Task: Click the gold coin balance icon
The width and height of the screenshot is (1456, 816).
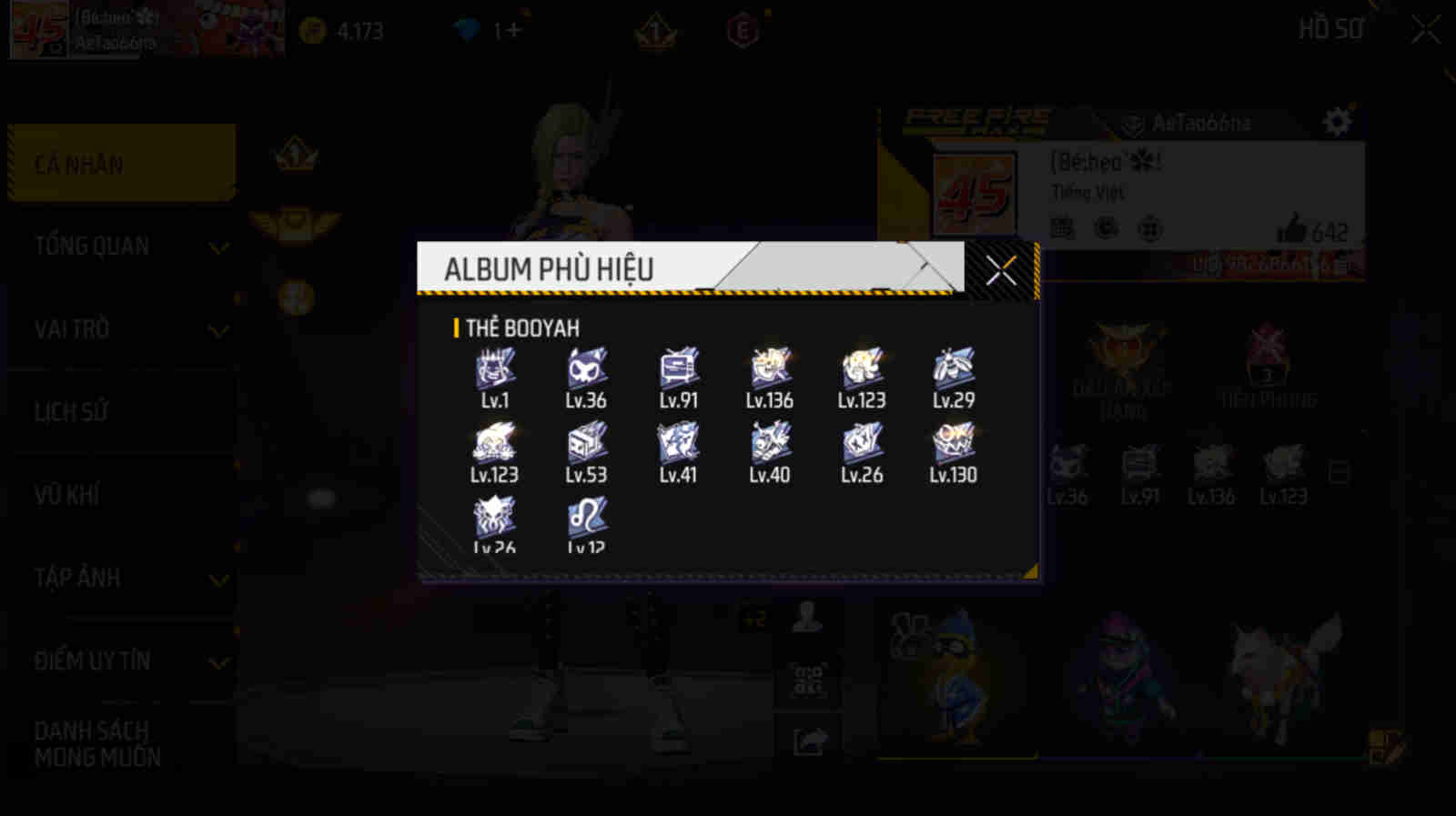Action: [x=312, y=30]
